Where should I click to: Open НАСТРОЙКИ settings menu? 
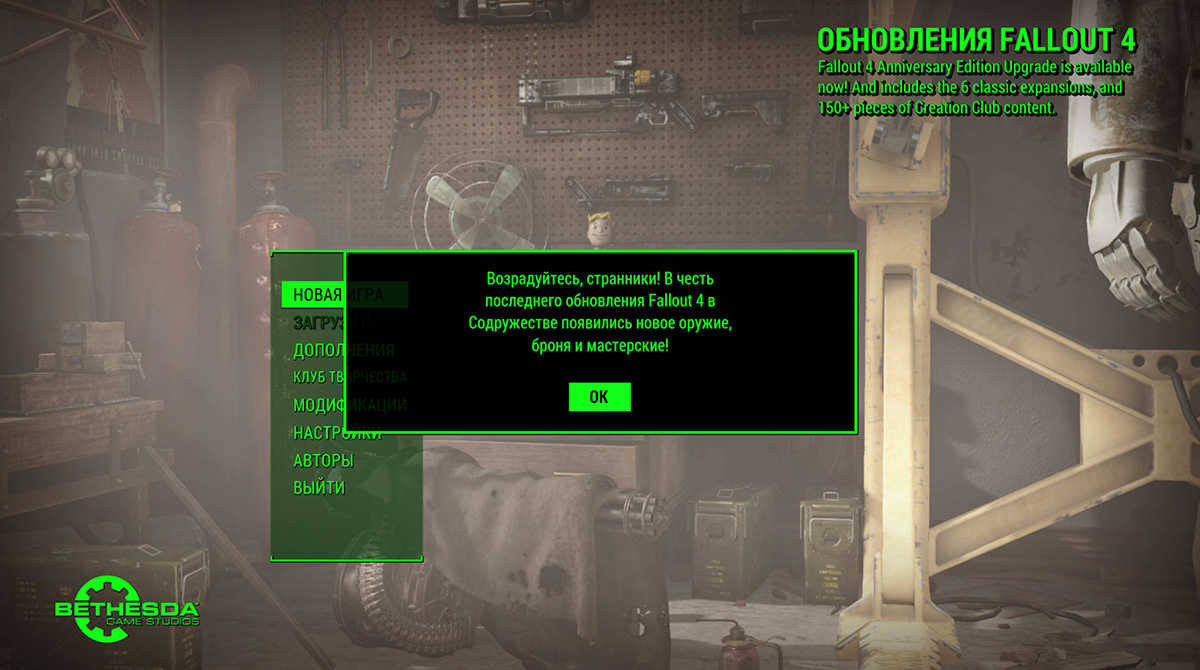pyautogui.click(x=318, y=433)
